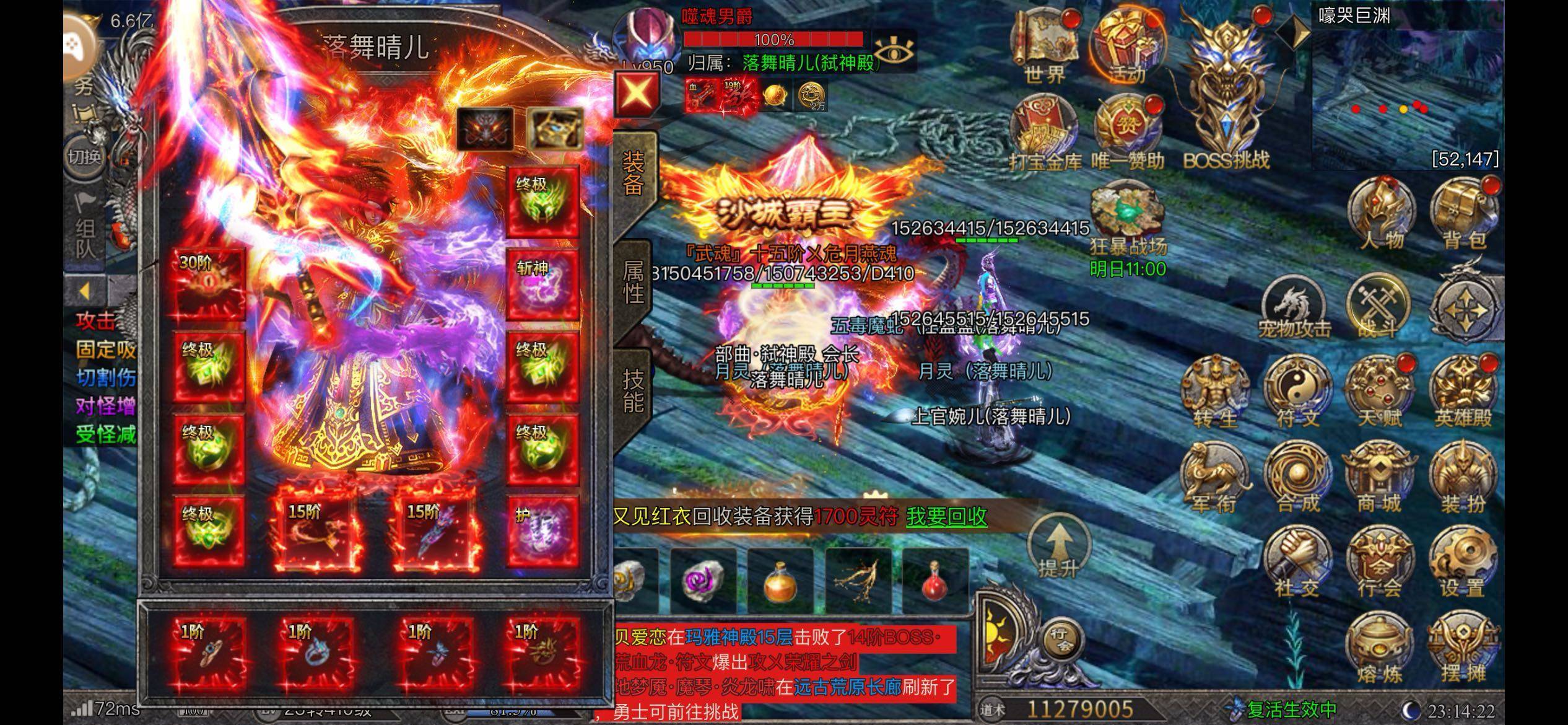Select the 斩神 equipment slot
The width and height of the screenshot is (1568, 725).
[x=542, y=284]
